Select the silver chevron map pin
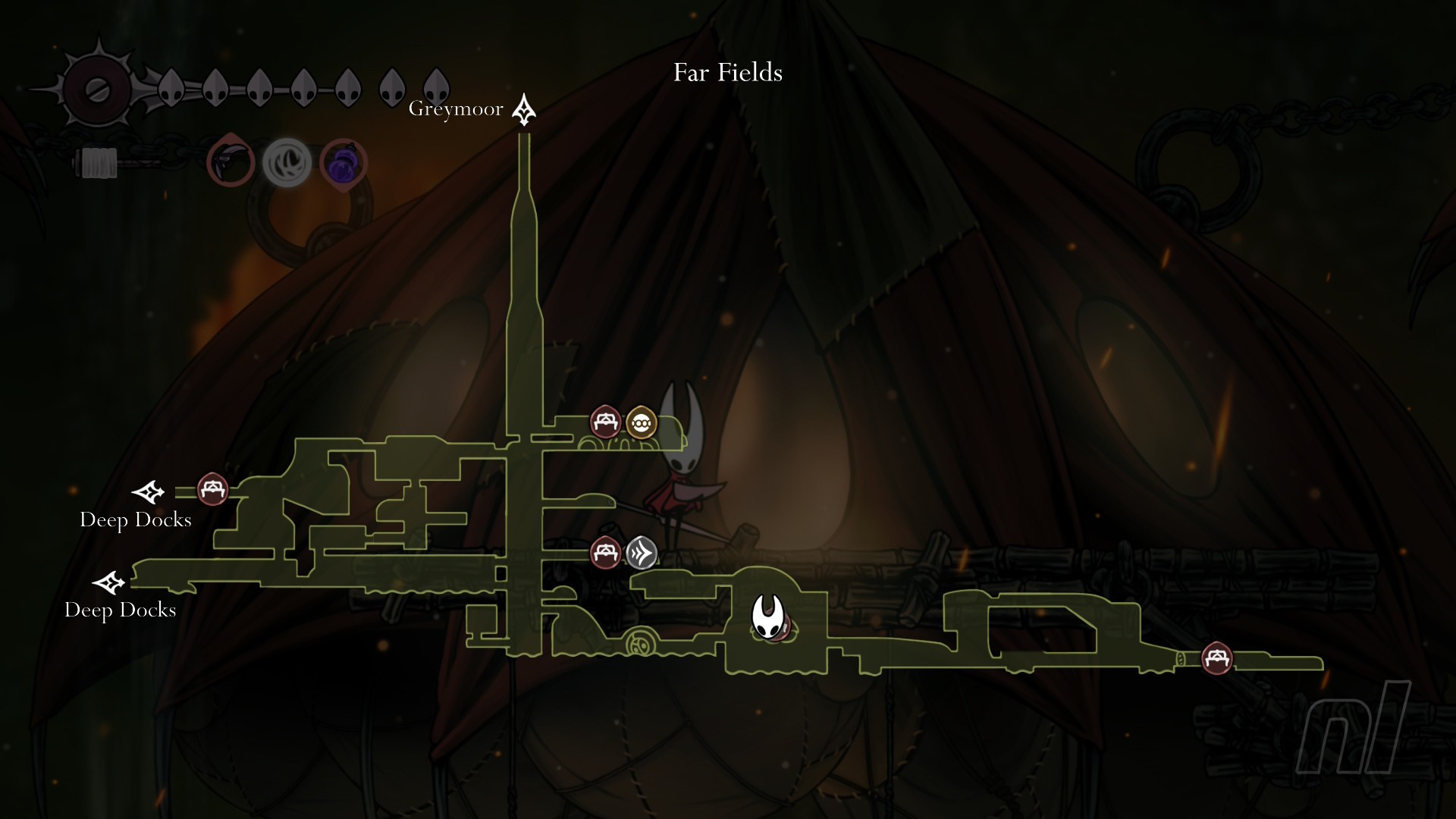 [x=642, y=552]
